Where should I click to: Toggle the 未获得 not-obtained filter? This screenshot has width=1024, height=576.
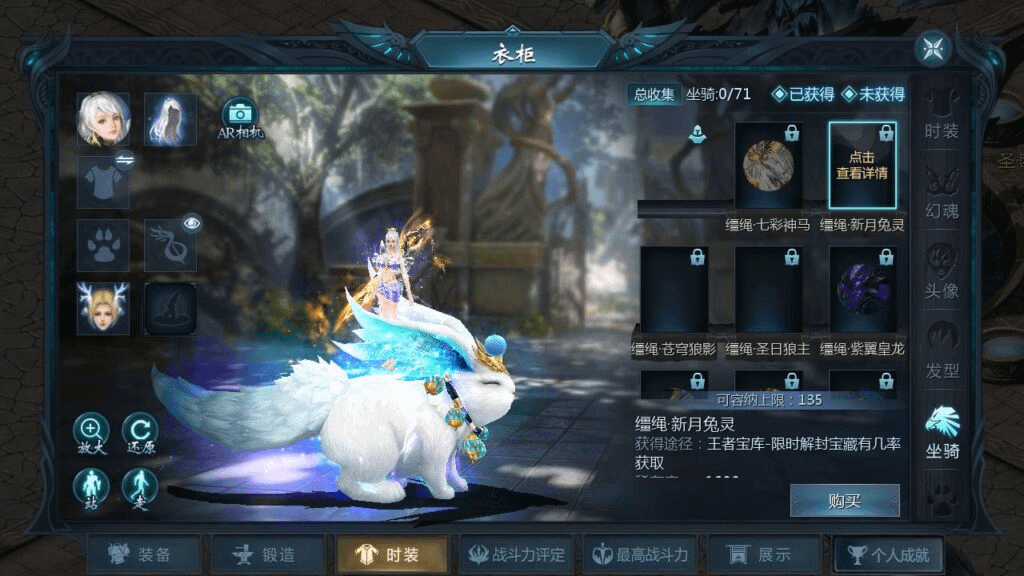[x=873, y=94]
